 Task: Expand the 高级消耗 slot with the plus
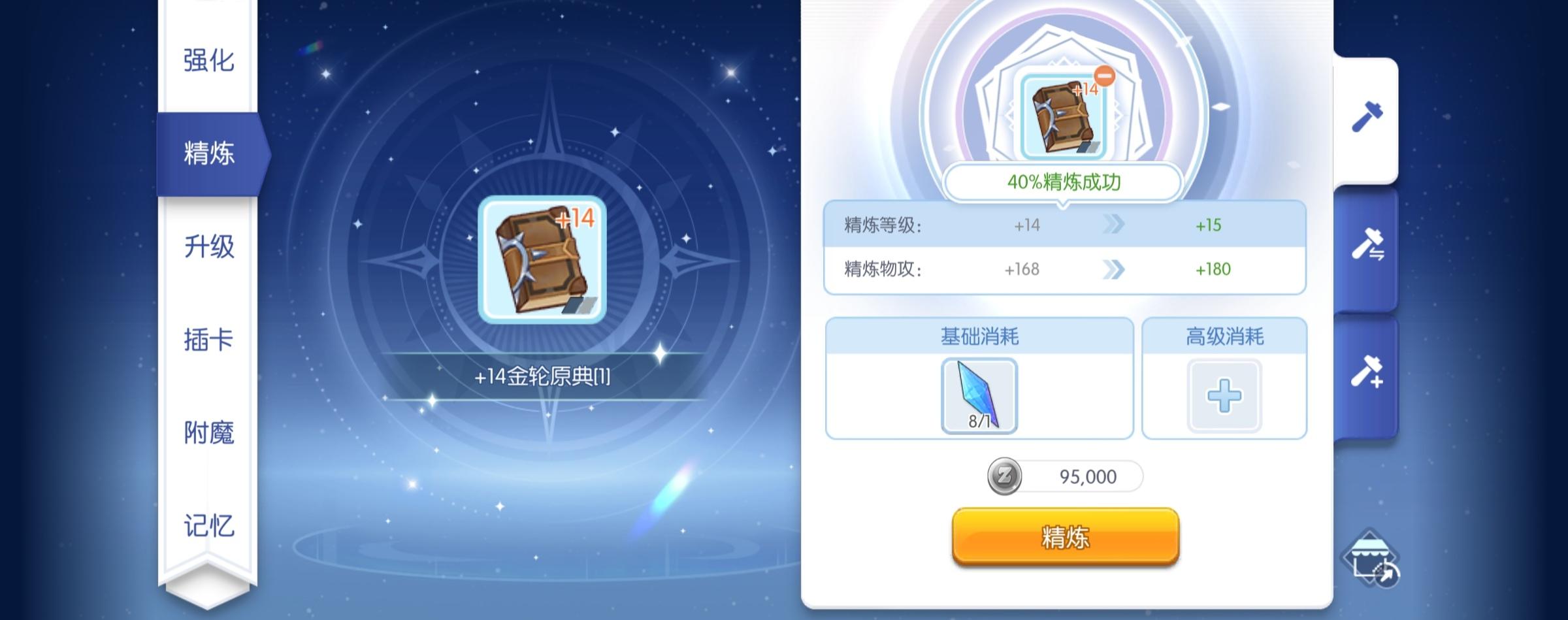click(1225, 393)
